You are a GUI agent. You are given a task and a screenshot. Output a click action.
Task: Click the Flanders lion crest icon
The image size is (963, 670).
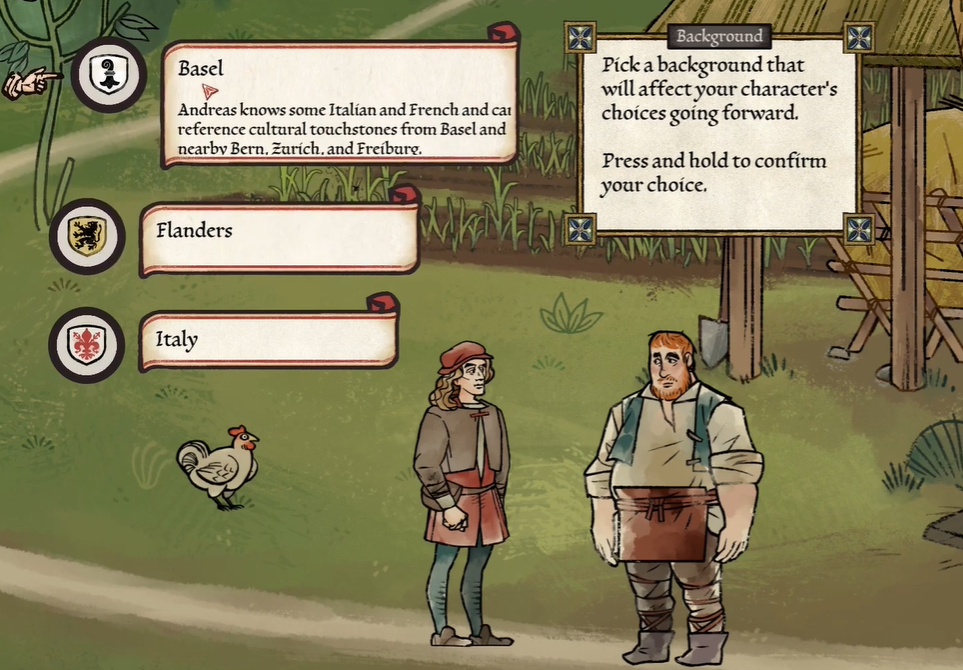(x=87, y=237)
